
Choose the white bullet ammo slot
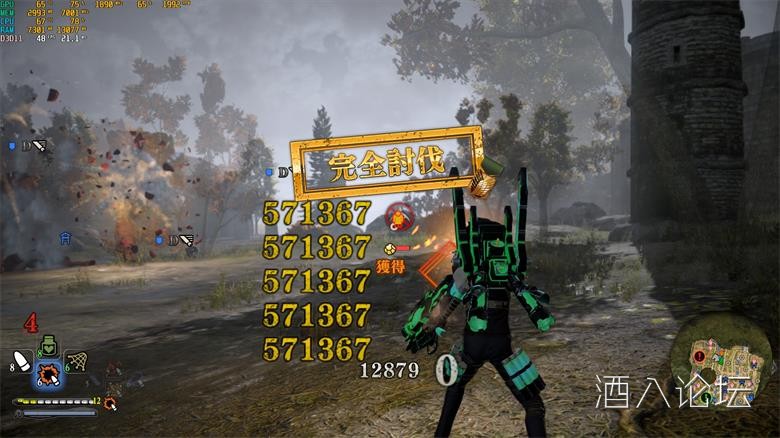(x=22, y=362)
